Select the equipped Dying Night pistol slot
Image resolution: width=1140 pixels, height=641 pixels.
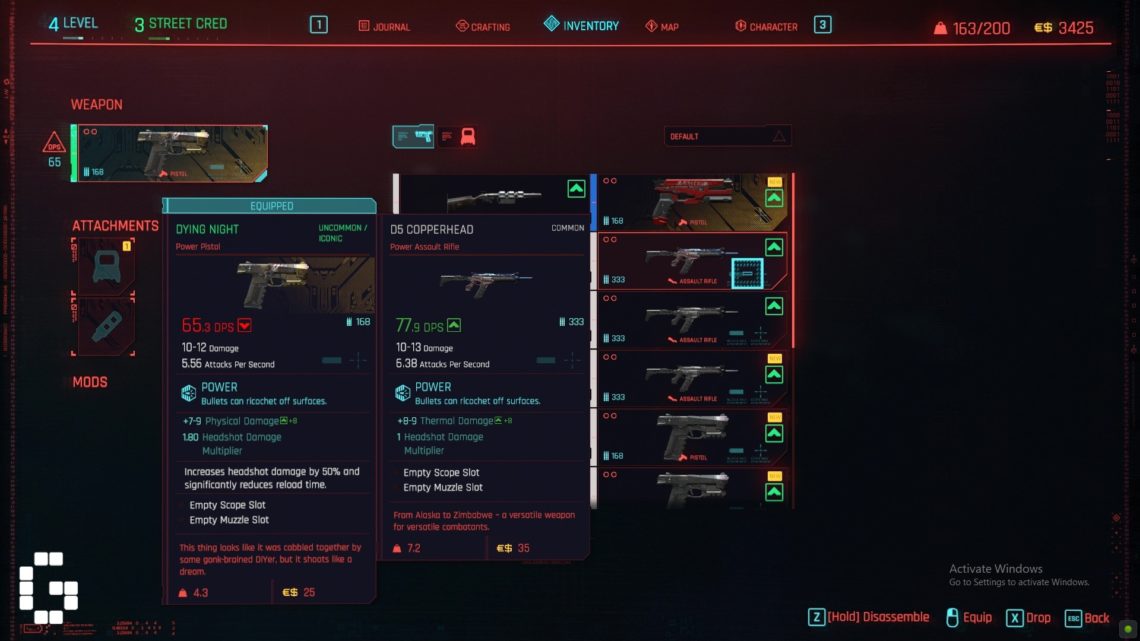[170, 153]
